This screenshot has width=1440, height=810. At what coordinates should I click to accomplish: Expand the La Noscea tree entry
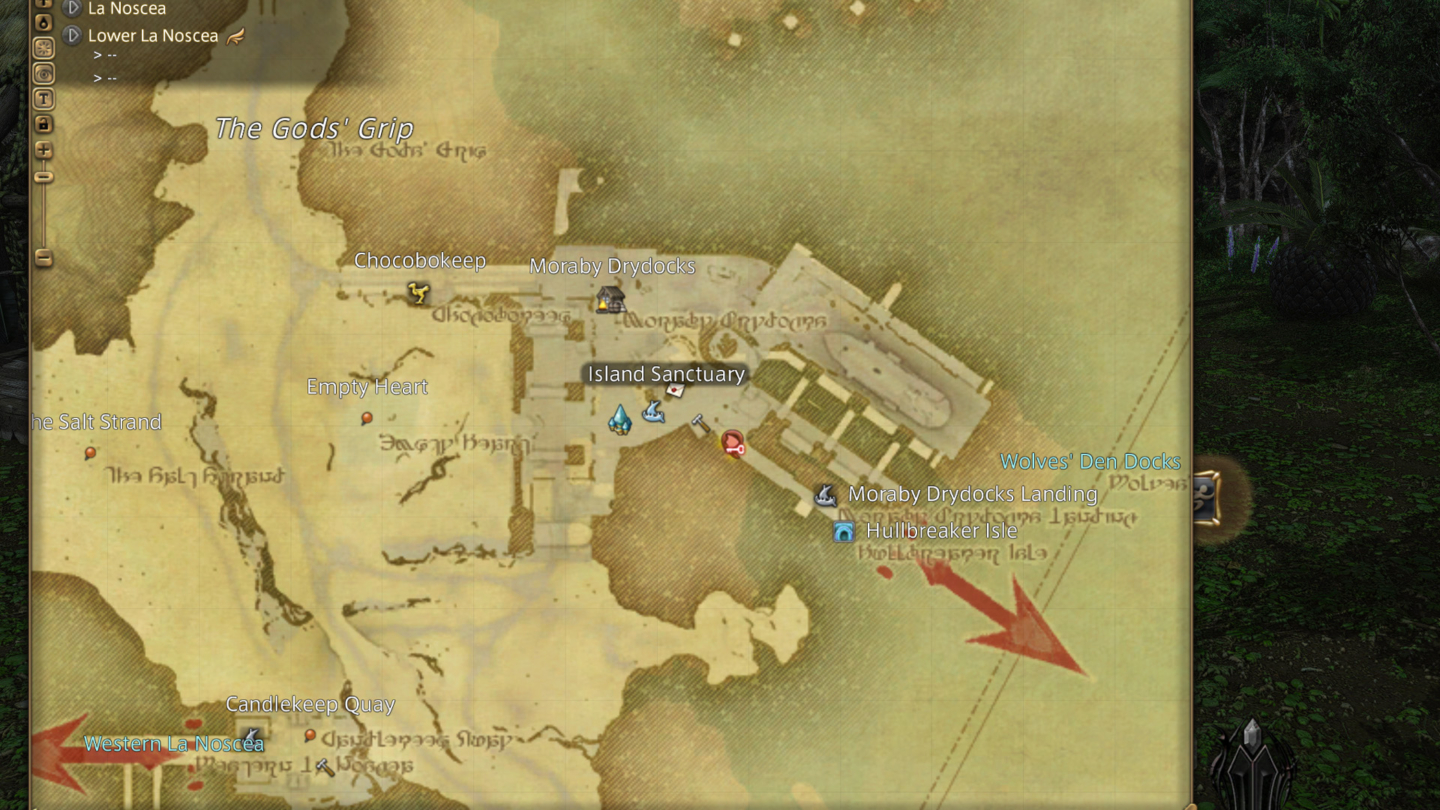(x=71, y=8)
